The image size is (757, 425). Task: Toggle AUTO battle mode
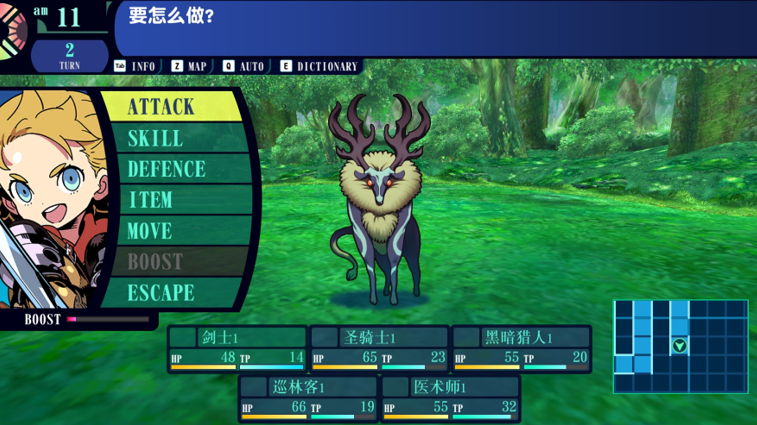(244, 66)
